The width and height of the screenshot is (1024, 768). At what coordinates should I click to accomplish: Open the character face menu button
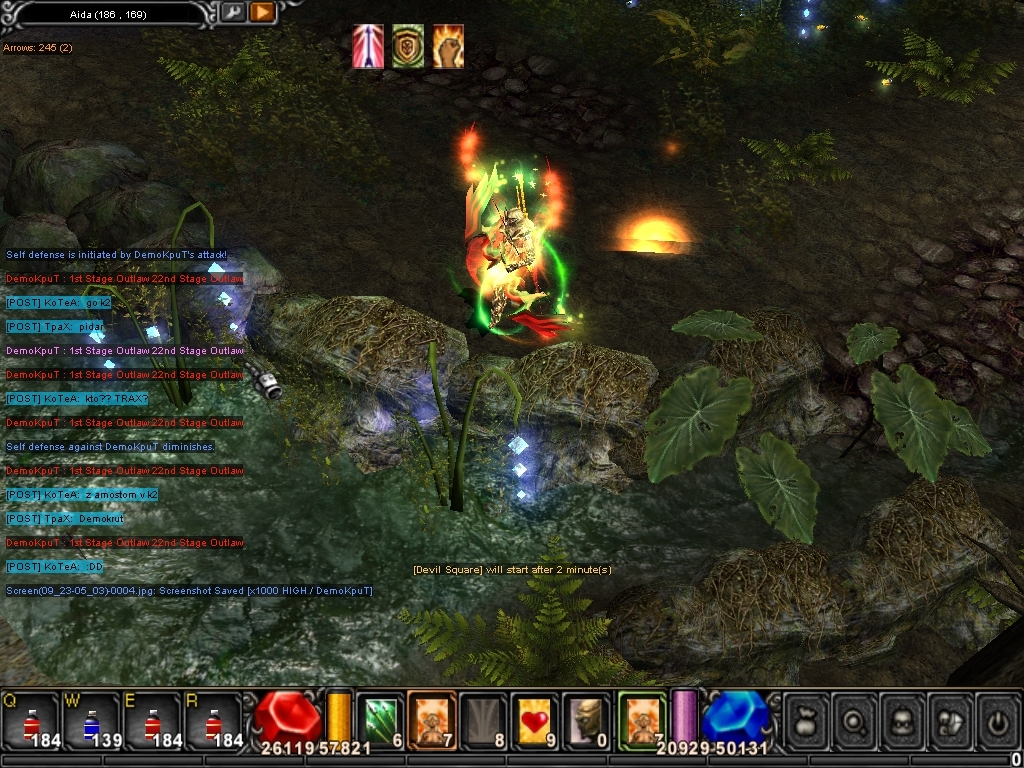901,720
